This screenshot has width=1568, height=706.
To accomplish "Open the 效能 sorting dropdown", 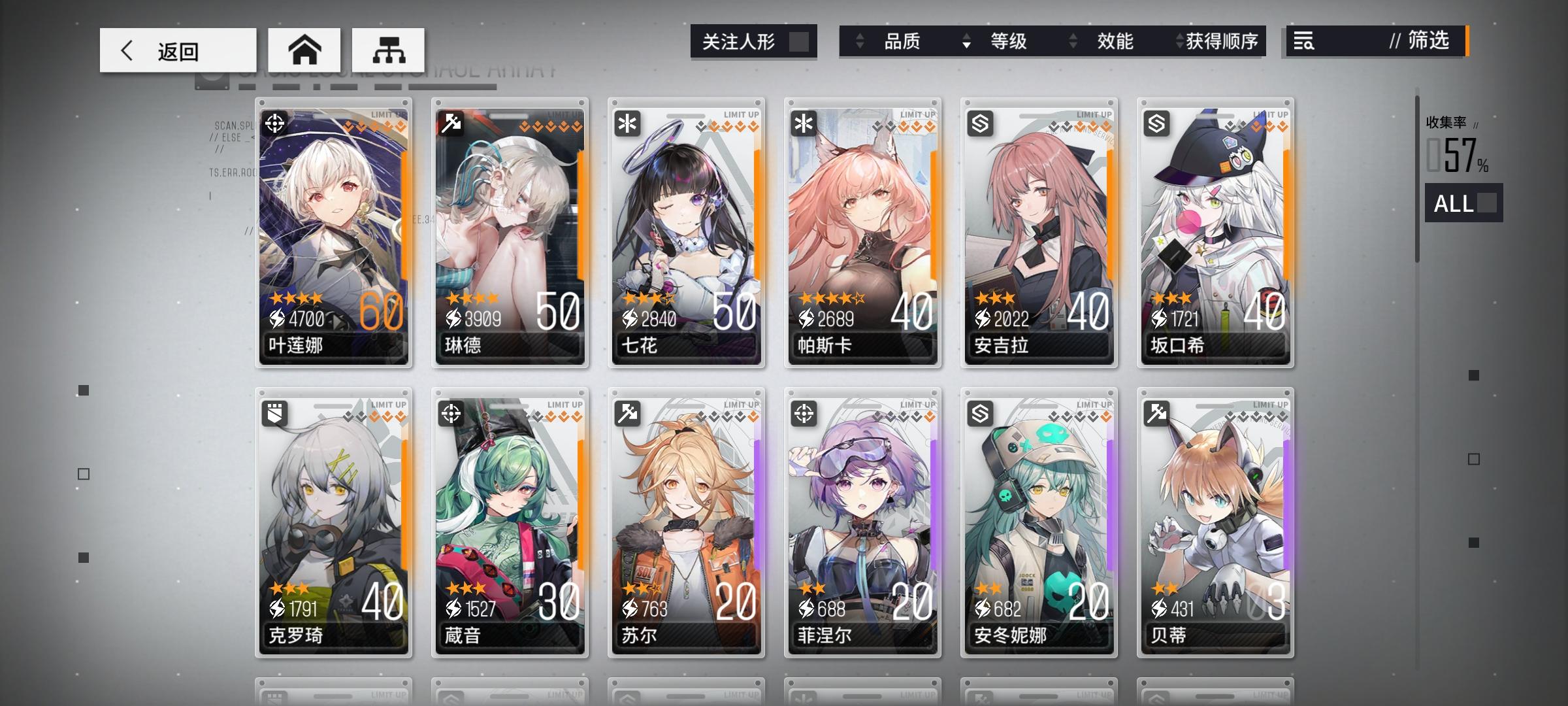I will (1115, 42).
